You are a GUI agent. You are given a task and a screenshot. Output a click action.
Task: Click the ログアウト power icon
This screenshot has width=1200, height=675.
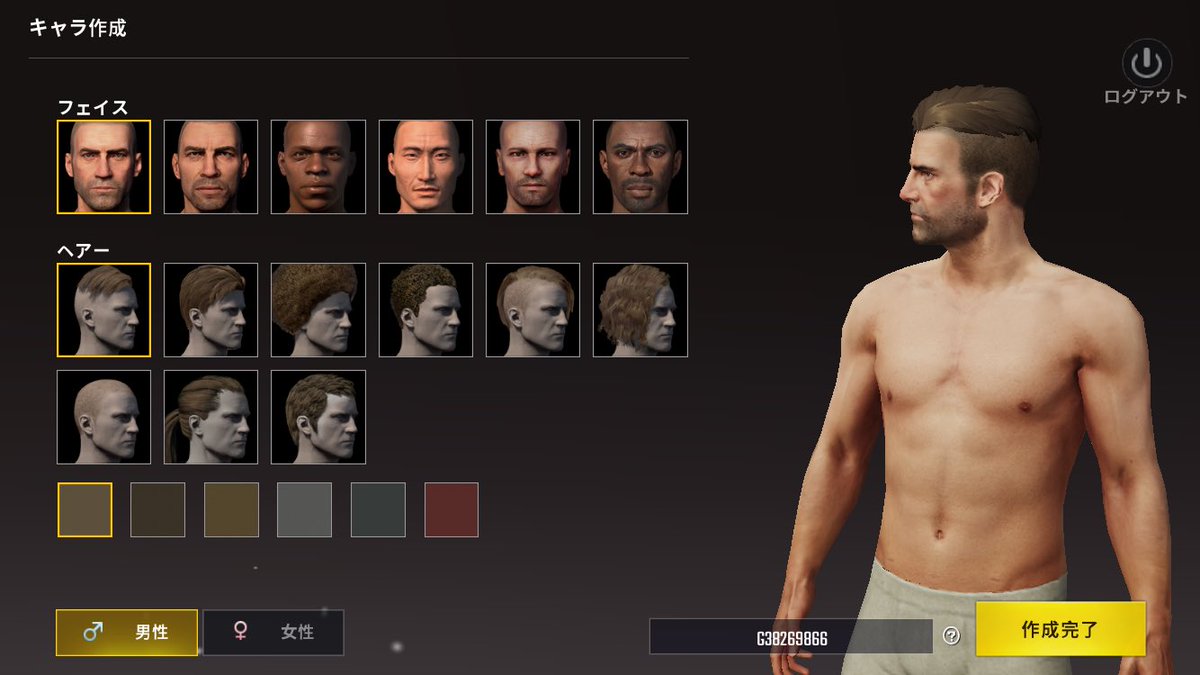pyautogui.click(x=1145, y=65)
